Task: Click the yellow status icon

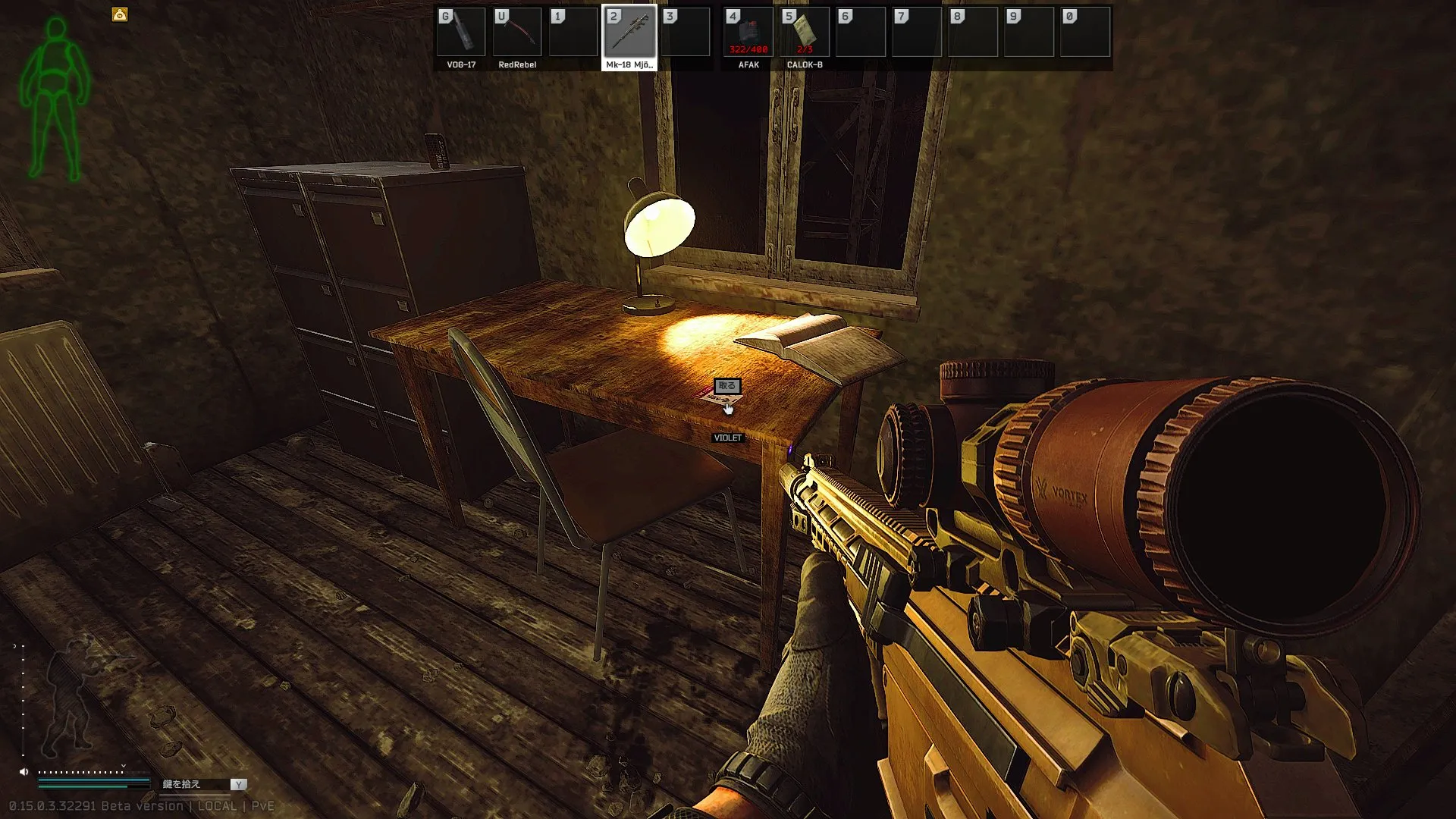Action: pyautogui.click(x=120, y=14)
